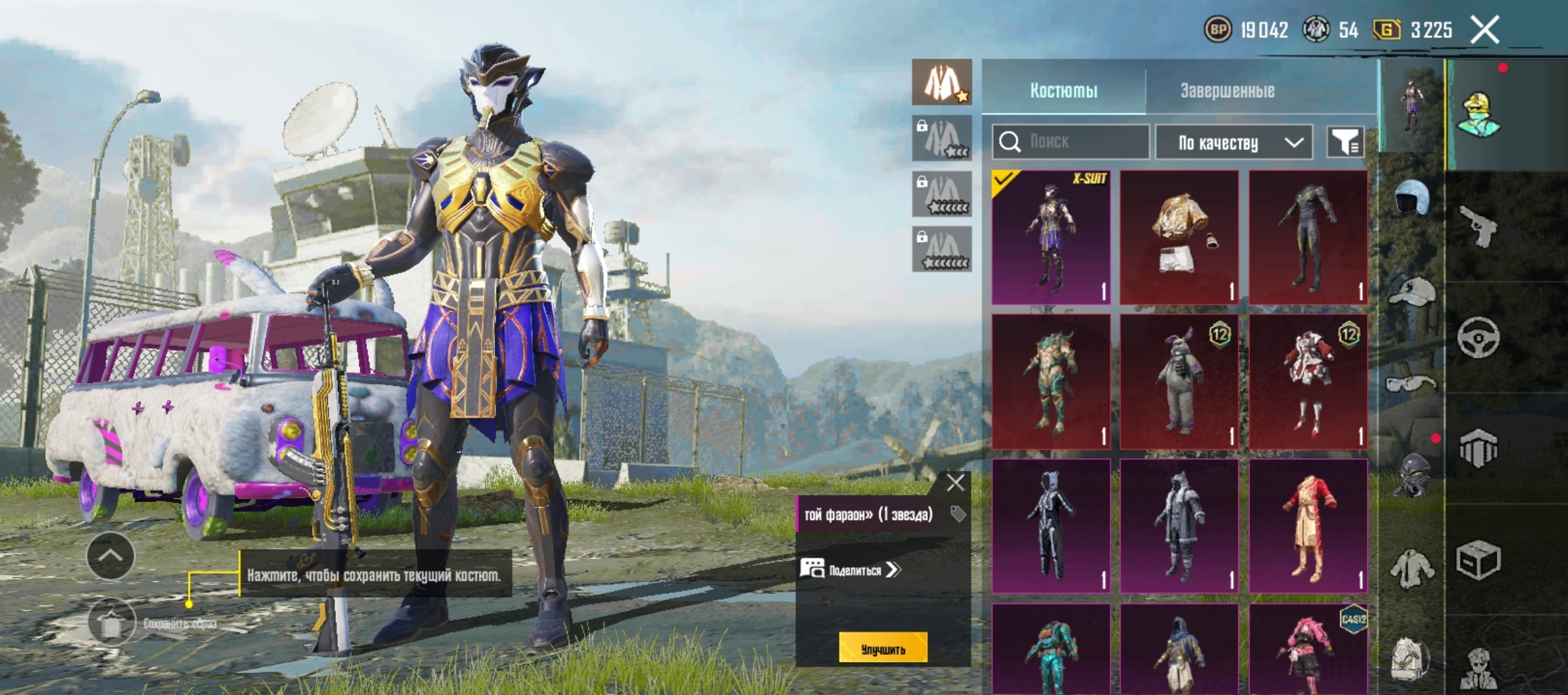The height and width of the screenshot is (695, 1568).
Task: Share the costume via Поделиться
Action: click(x=850, y=570)
